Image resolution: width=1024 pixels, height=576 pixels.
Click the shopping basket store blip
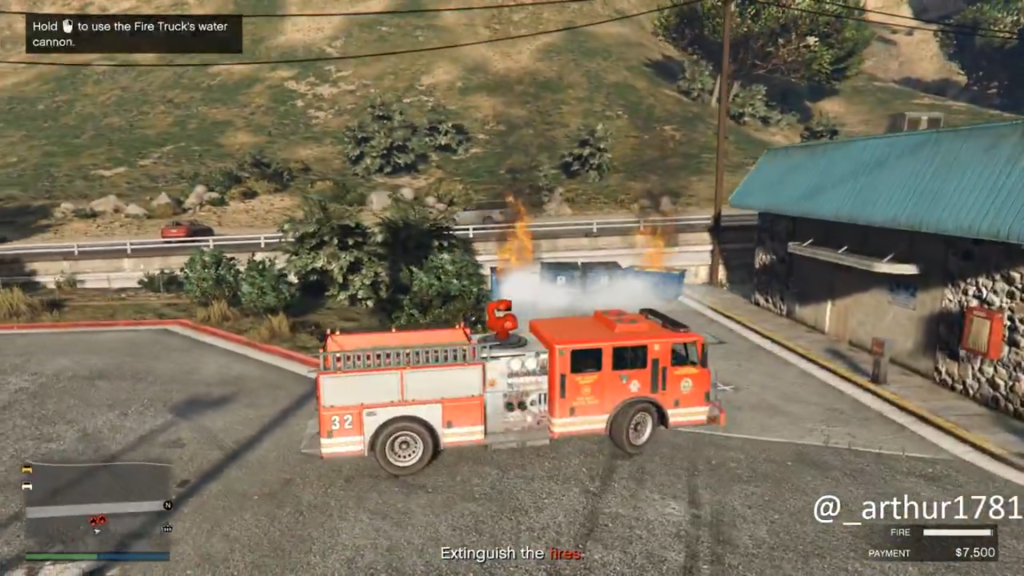point(167,528)
